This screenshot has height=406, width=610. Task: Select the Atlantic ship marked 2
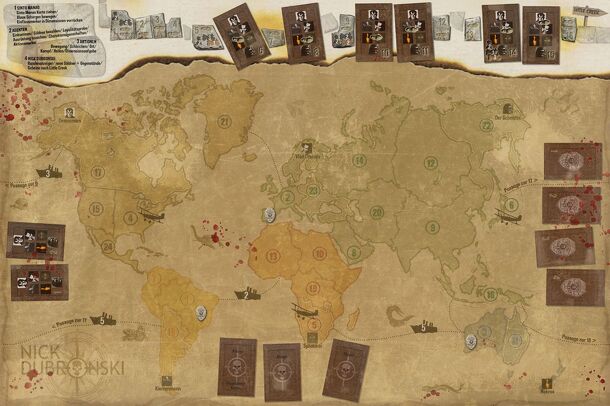coord(248,294)
